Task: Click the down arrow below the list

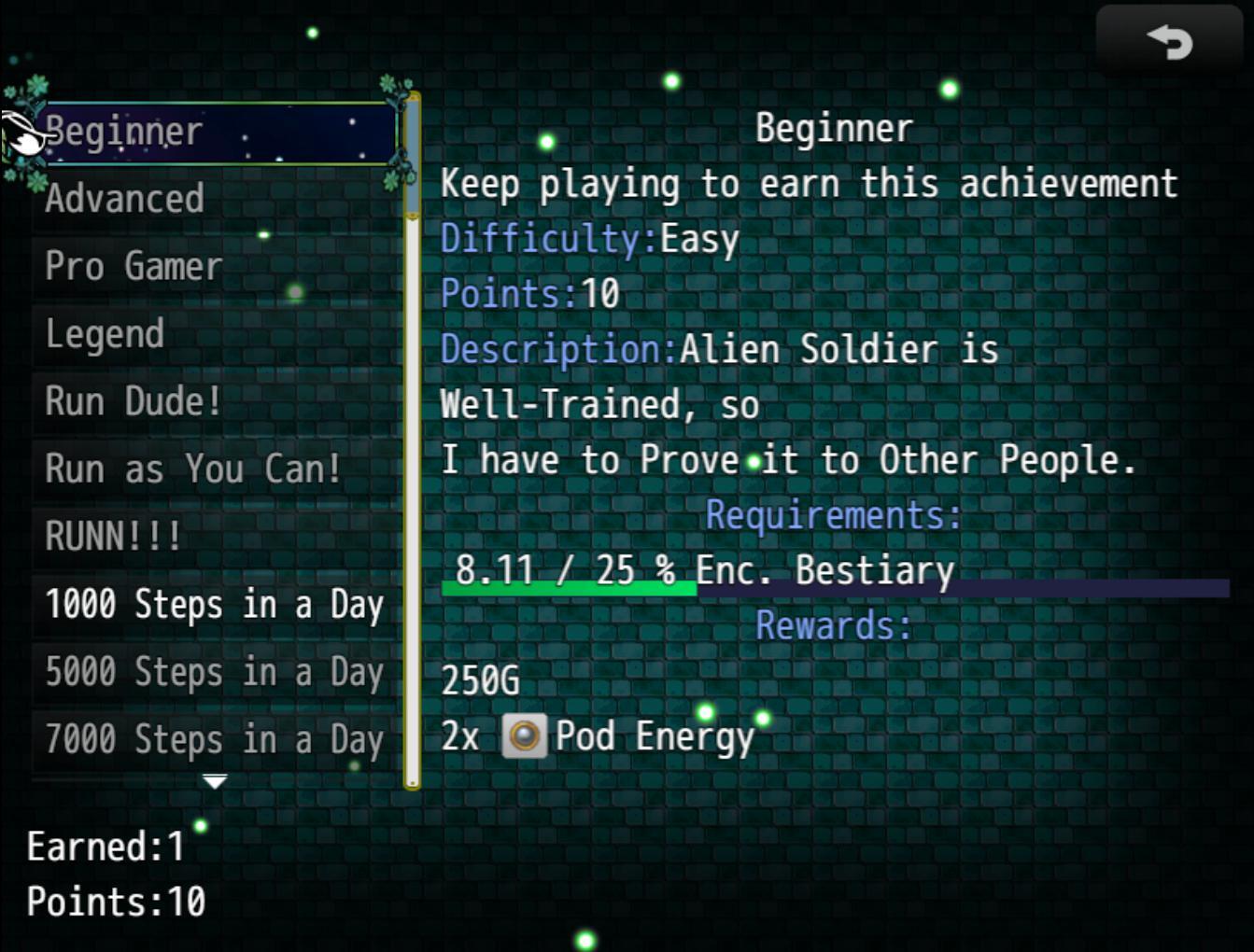Action: 215,781
